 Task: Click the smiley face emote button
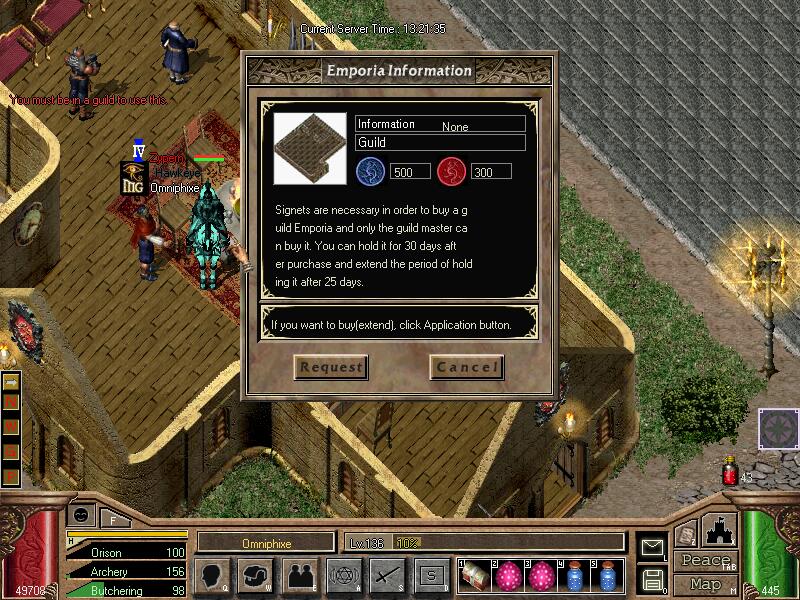pos(81,515)
